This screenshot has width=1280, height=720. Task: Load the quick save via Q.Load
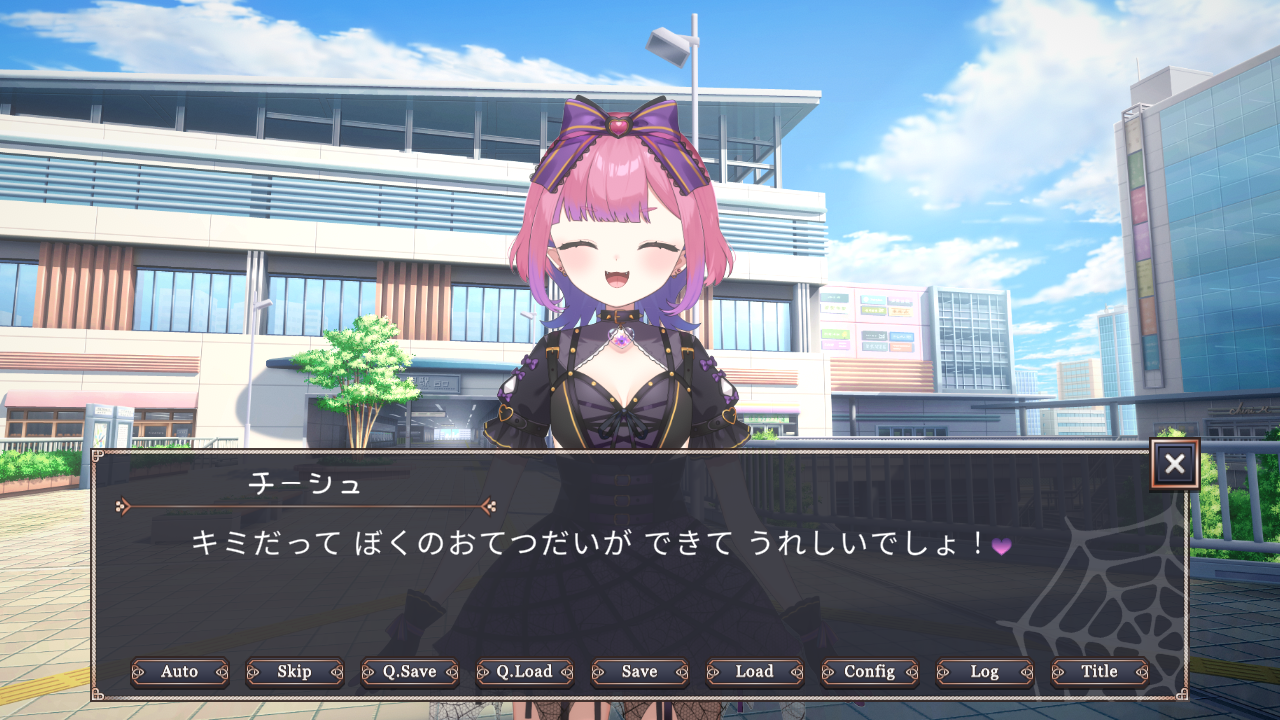coord(525,672)
